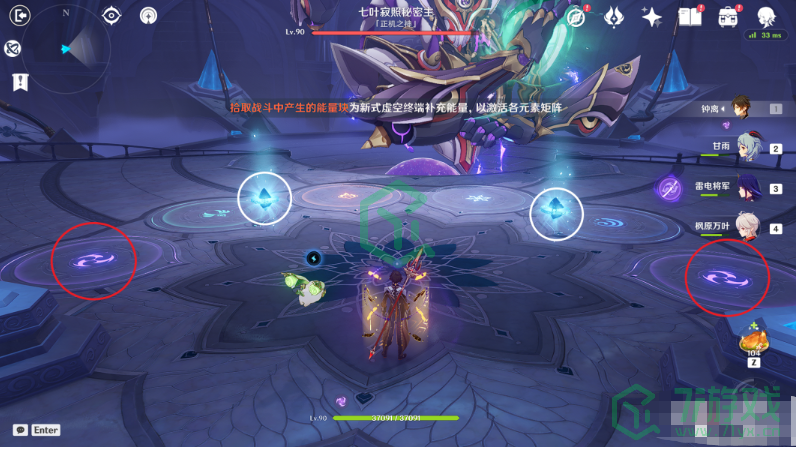Switch to party member 雷电将军
796x449 pixels.
746,187
